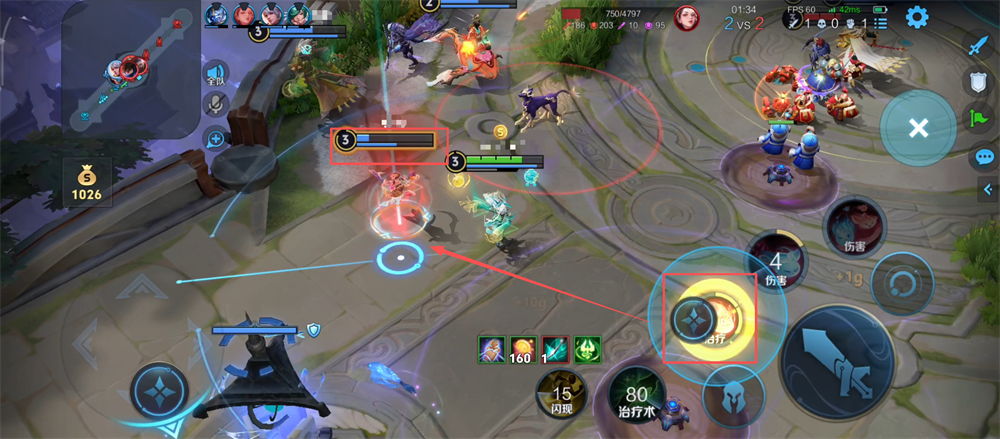This screenshot has width=1000, height=439.
Task: Tap the circular arrow recall button
Action: point(901,284)
